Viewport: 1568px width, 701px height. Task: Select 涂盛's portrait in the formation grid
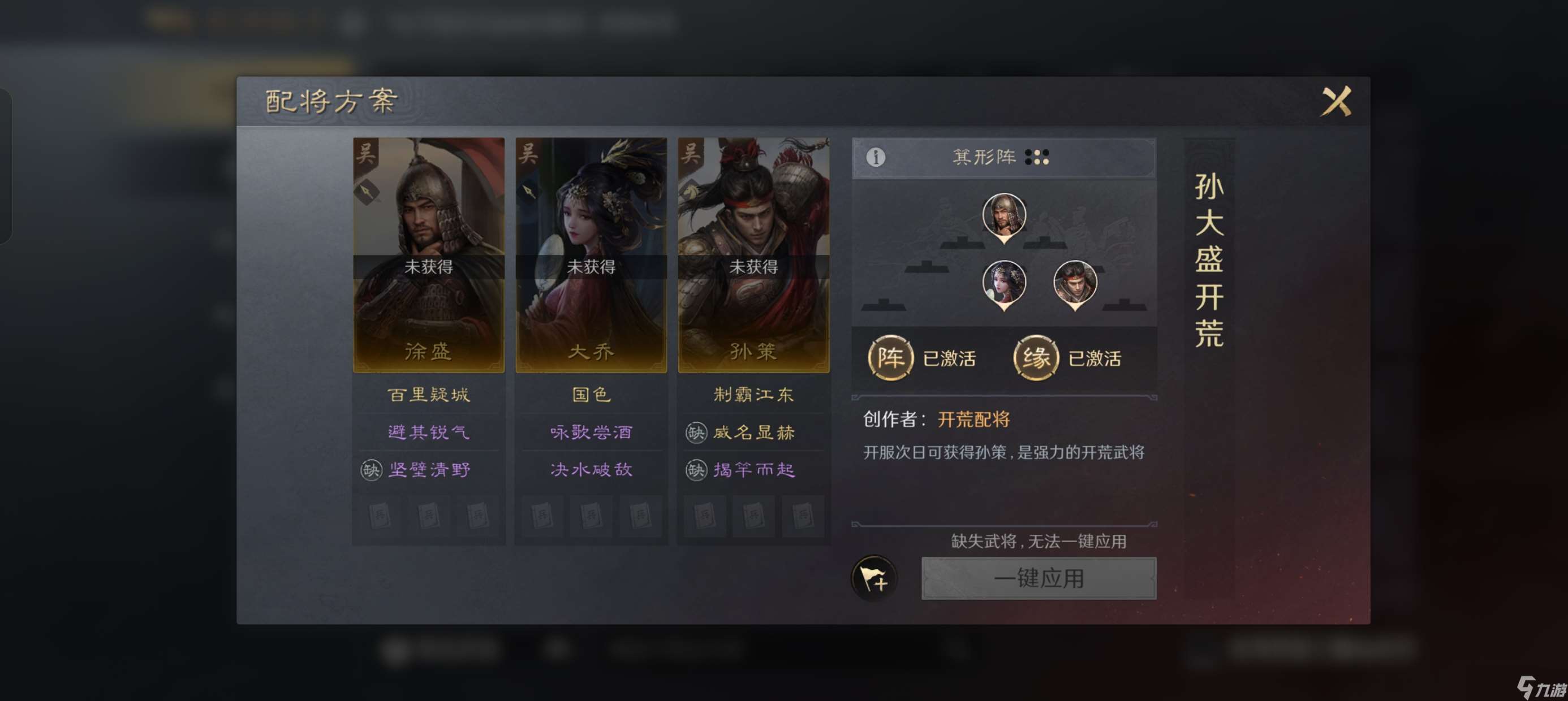pos(1005,216)
